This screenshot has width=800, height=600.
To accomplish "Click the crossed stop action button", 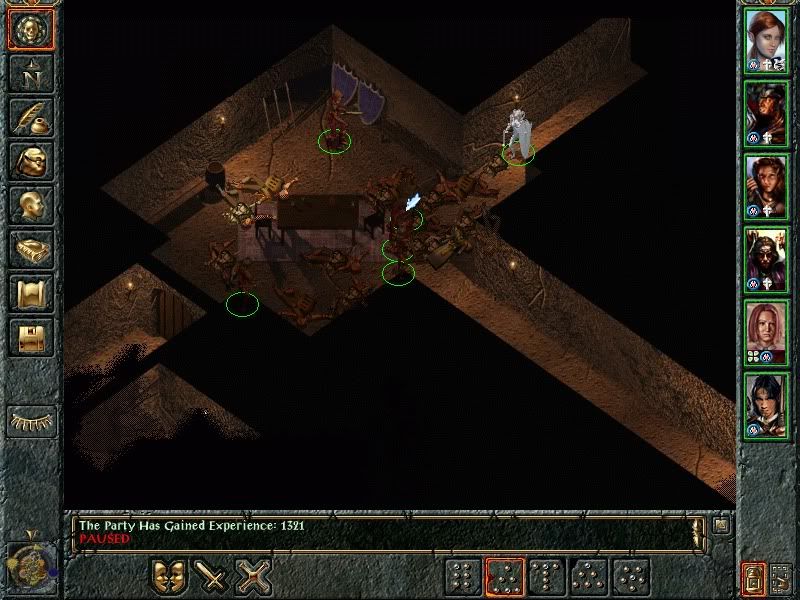I will tap(254, 577).
